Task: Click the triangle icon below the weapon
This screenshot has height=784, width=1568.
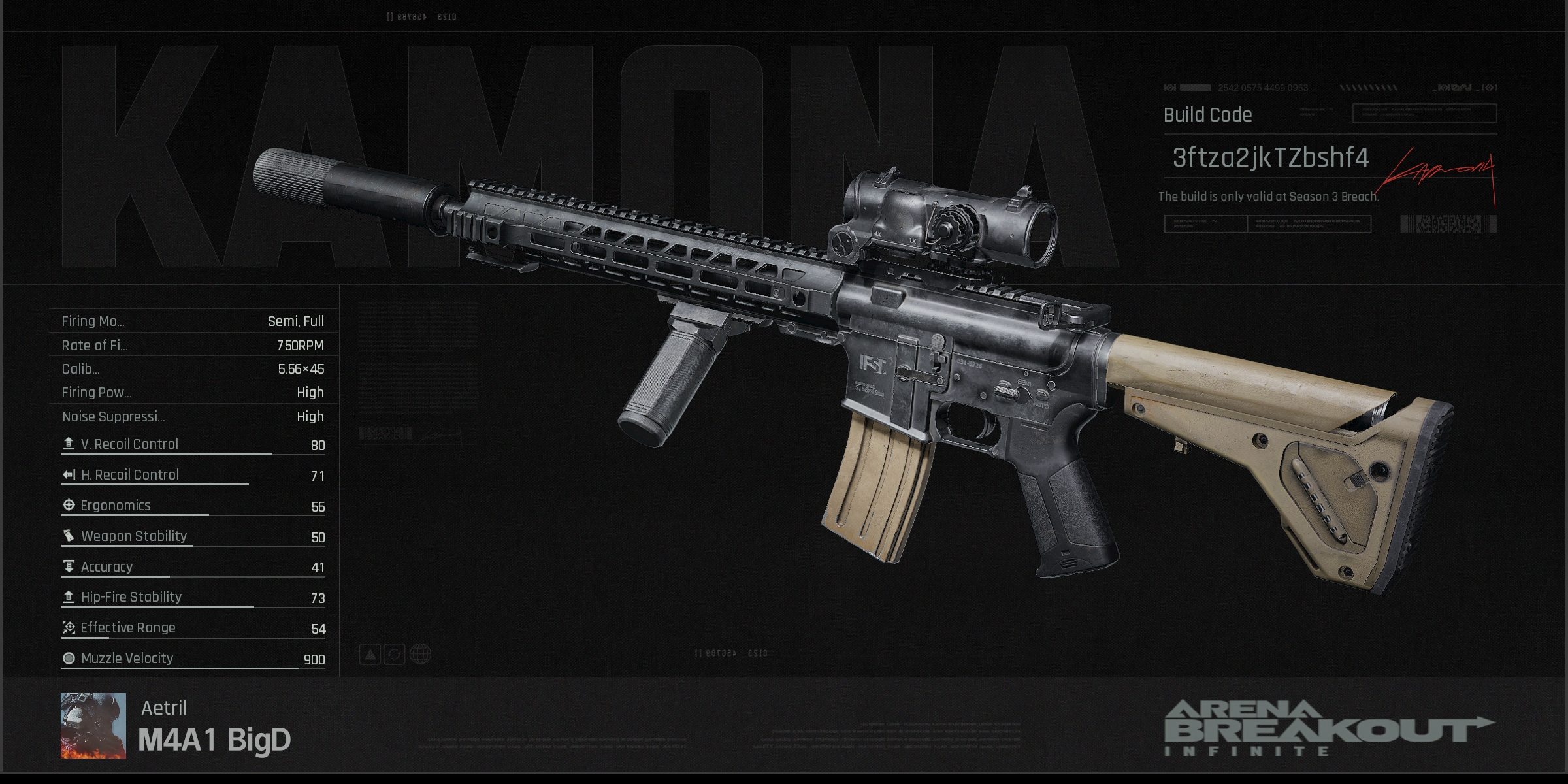Action: coord(370,654)
